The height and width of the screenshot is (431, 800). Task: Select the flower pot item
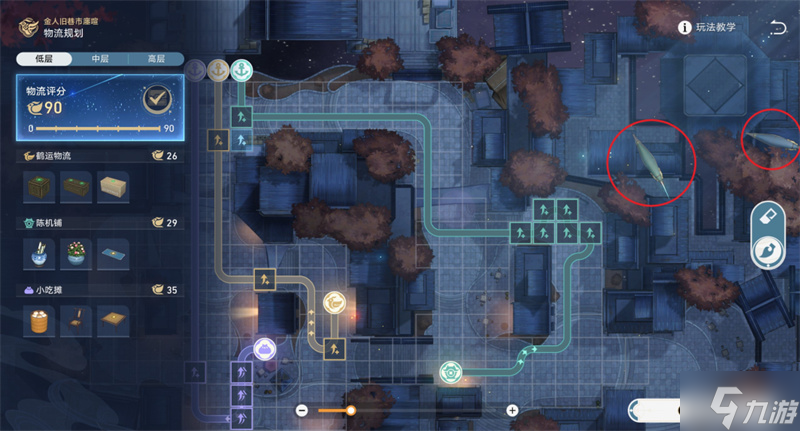click(76, 251)
